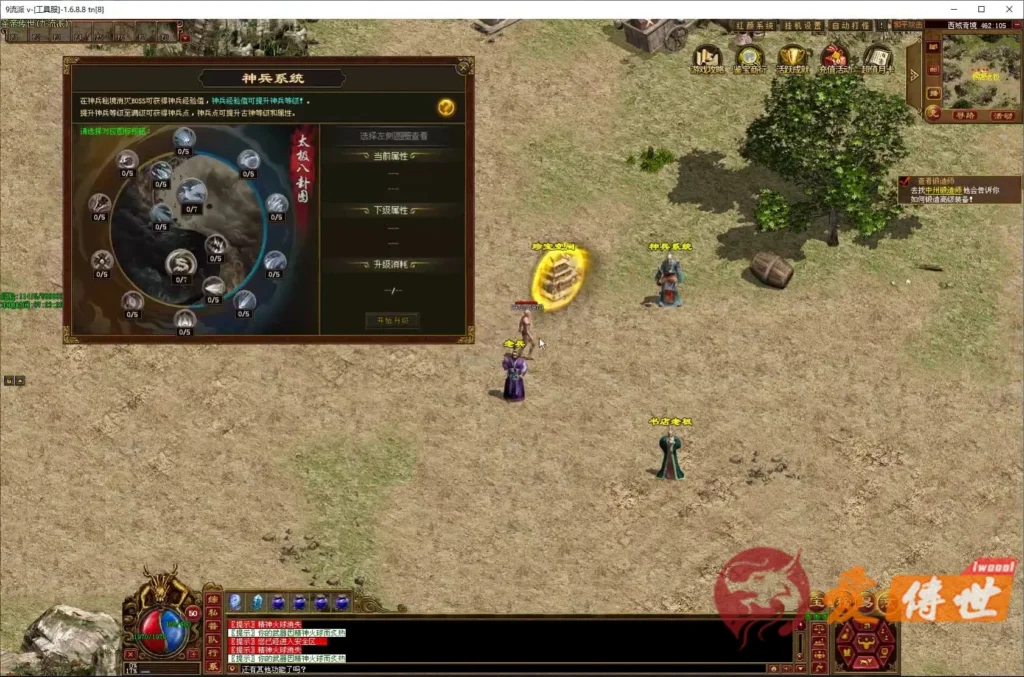1024x677 pixels.
Task: Switch the 和平攻击 attack mode
Action: pyautogui.click(x=907, y=25)
